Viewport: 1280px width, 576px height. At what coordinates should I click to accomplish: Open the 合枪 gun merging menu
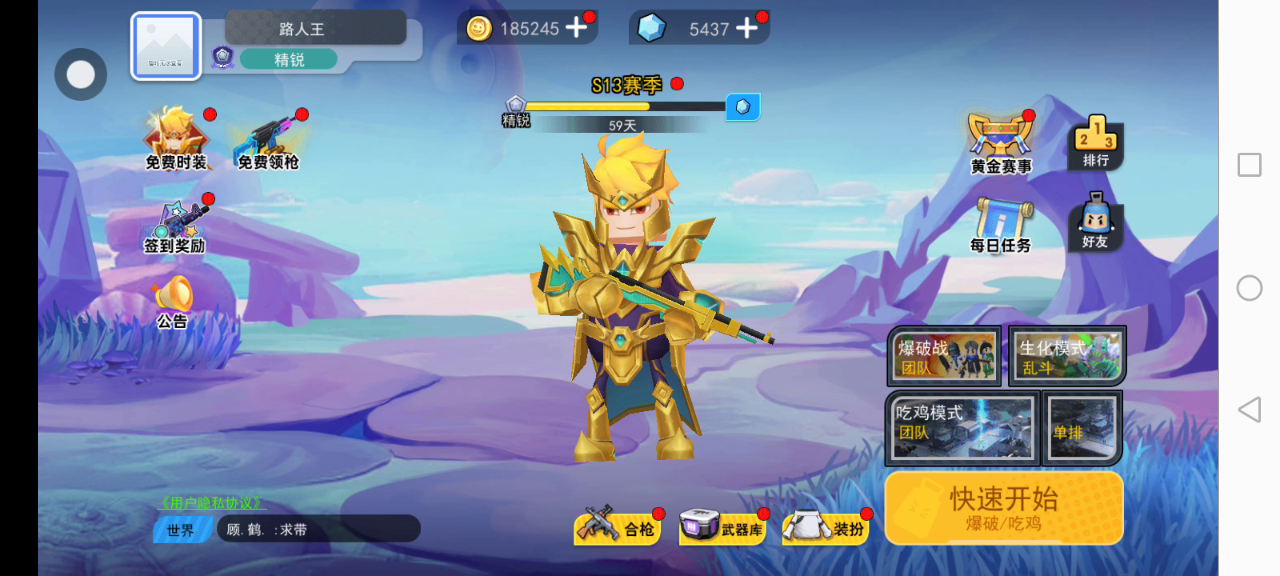[617, 528]
